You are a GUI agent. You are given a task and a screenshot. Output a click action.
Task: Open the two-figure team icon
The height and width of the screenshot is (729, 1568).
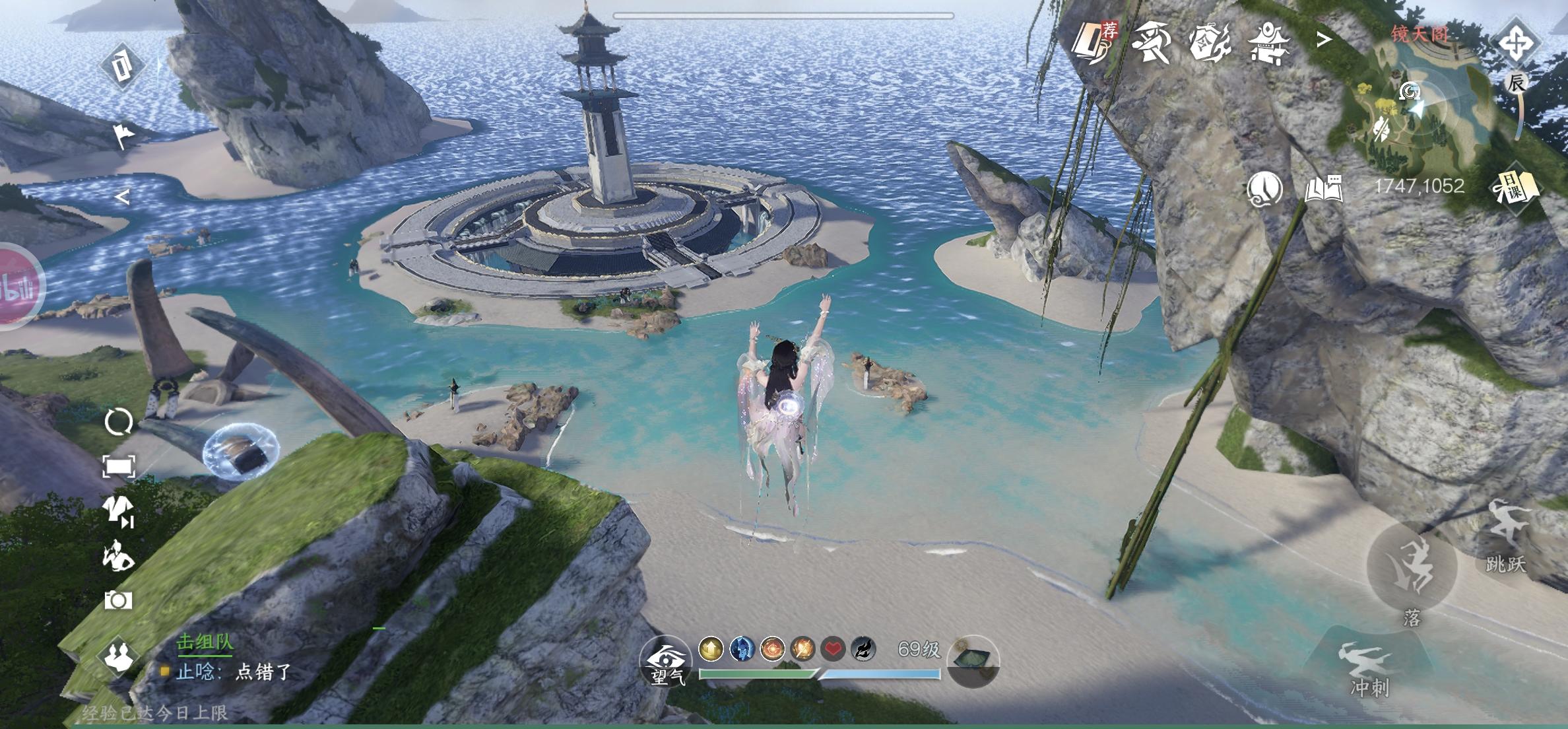pyautogui.click(x=119, y=654)
